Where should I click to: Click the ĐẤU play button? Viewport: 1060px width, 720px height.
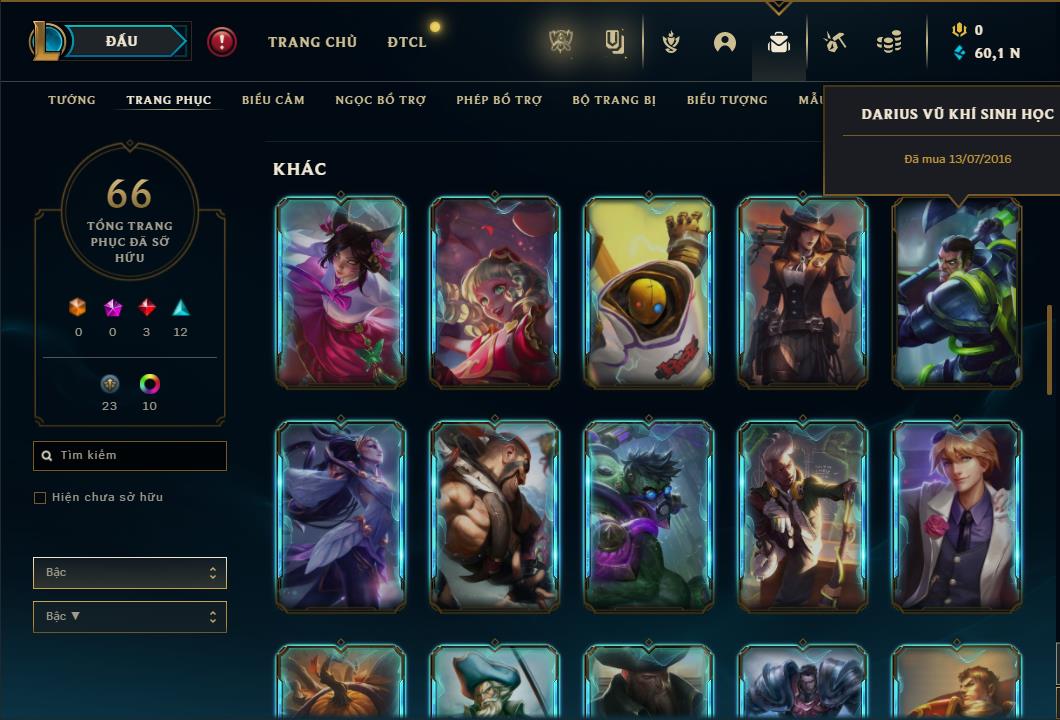[x=122, y=41]
